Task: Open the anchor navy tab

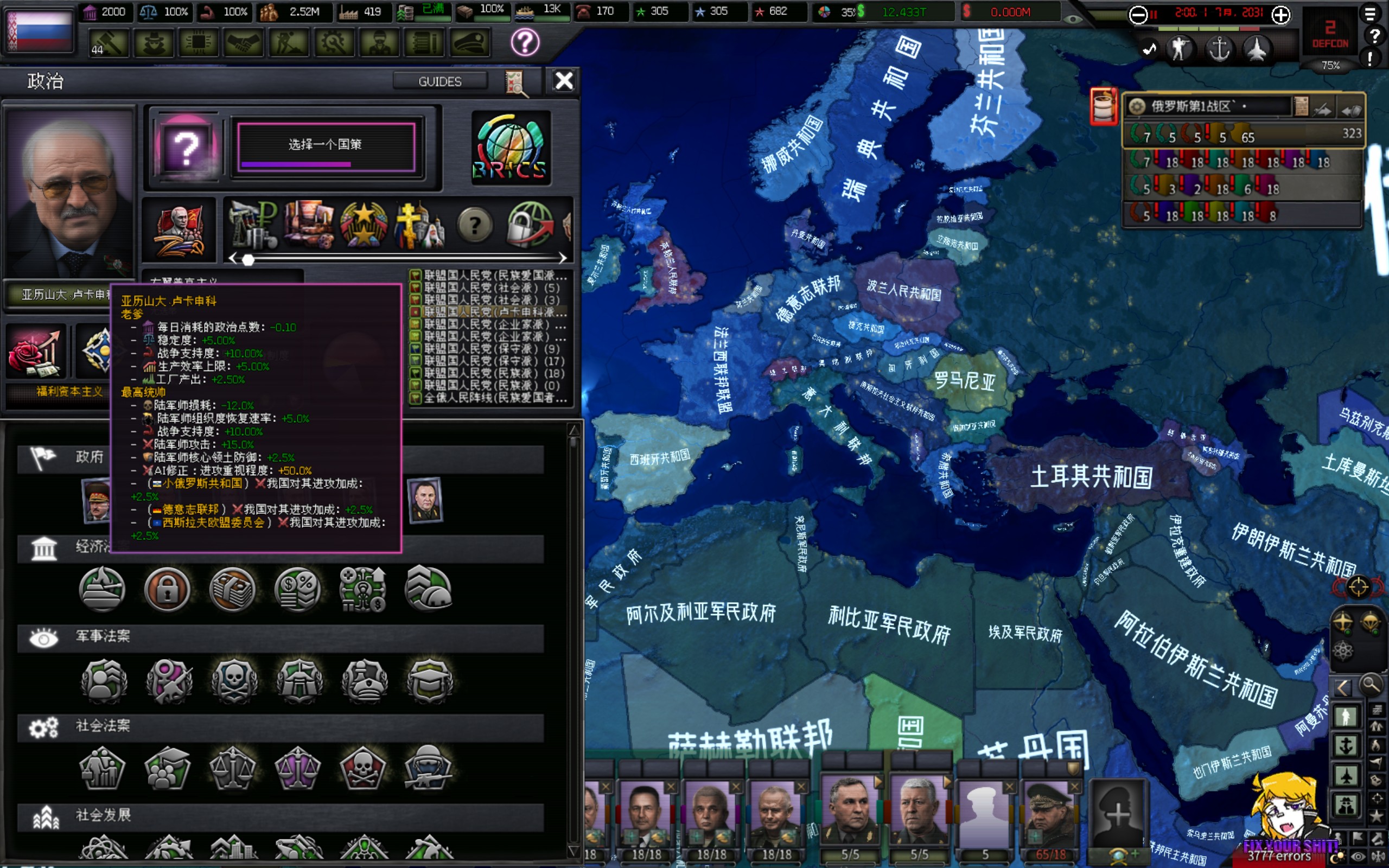Action: (x=1219, y=49)
